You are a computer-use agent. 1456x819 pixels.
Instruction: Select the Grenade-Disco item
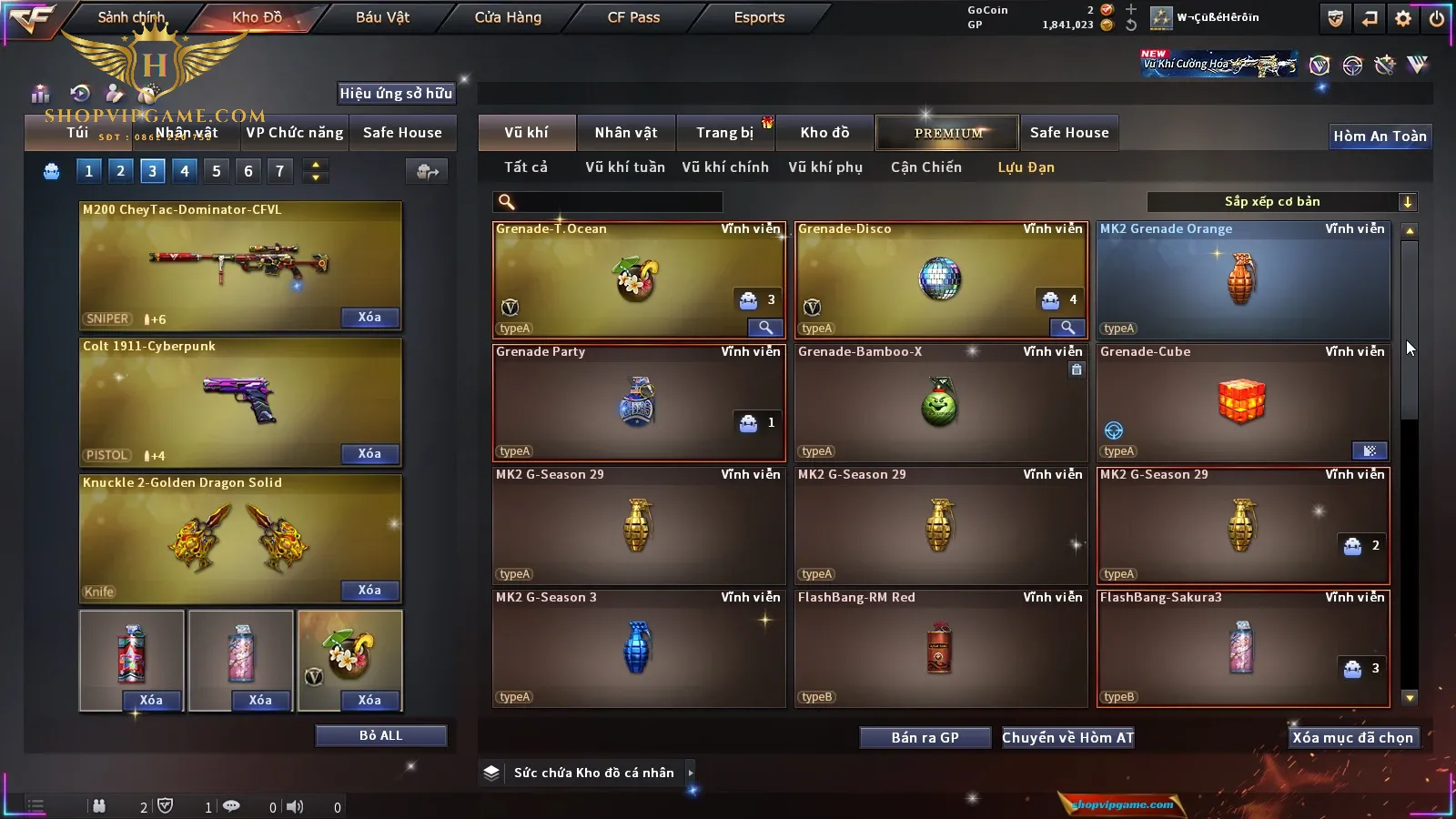pyautogui.click(x=940, y=280)
